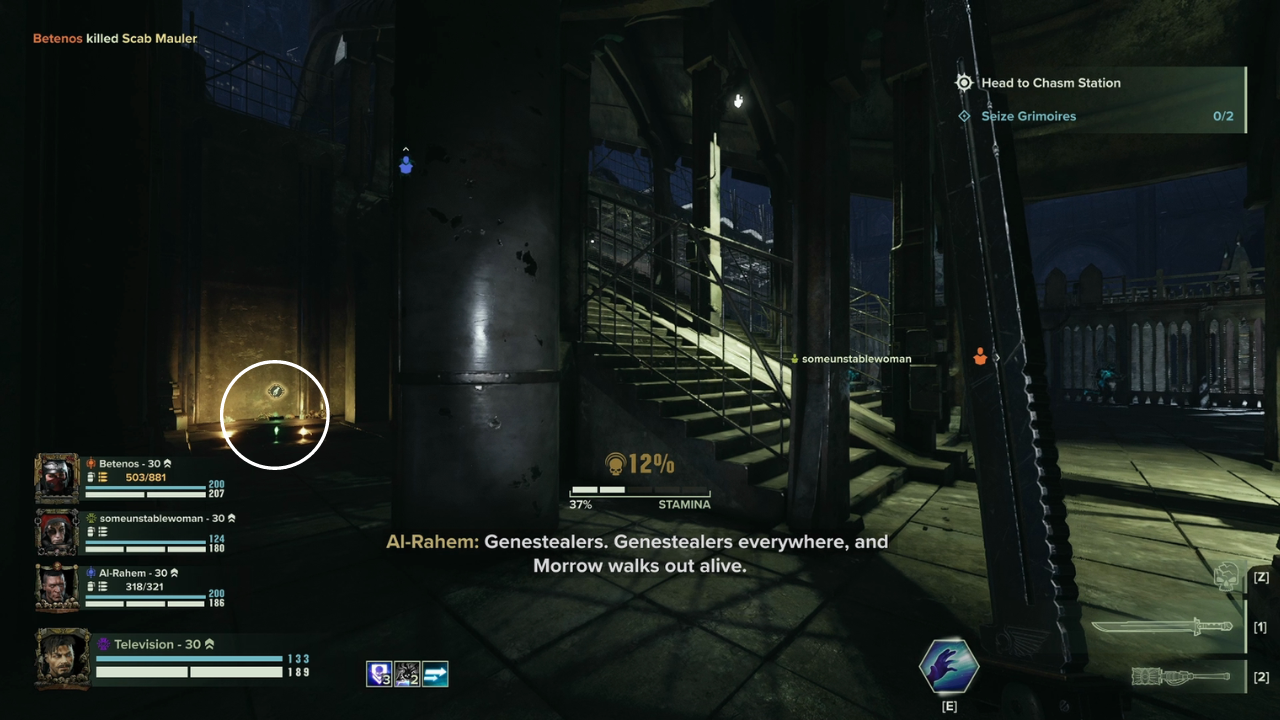The width and height of the screenshot is (1280, 720).
Task: Activate the skull grenade blitz icon near [Z]
Action: point(1227,577)
